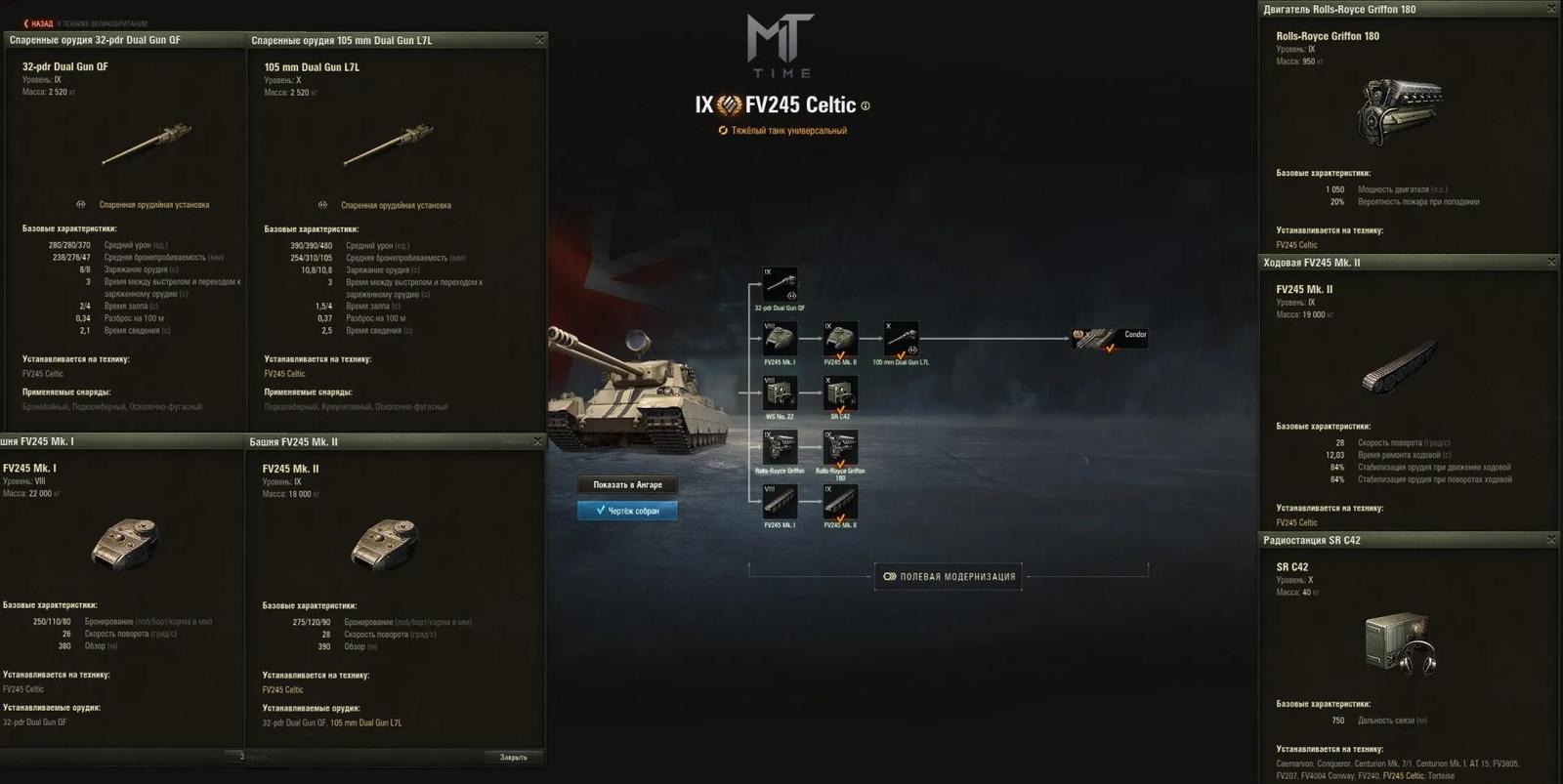Select the WS No. 22 radio in the tech tree
The width and height of the screenshot is (1563, 784).
(780, 391)
